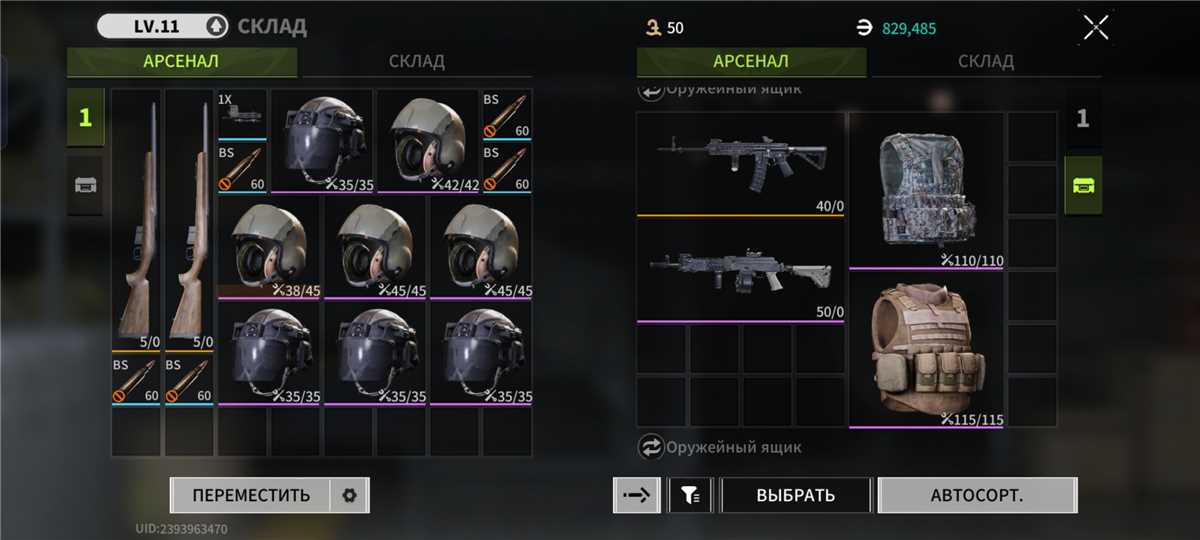Select the light machine gun 50/0 slot

(740, 271)
